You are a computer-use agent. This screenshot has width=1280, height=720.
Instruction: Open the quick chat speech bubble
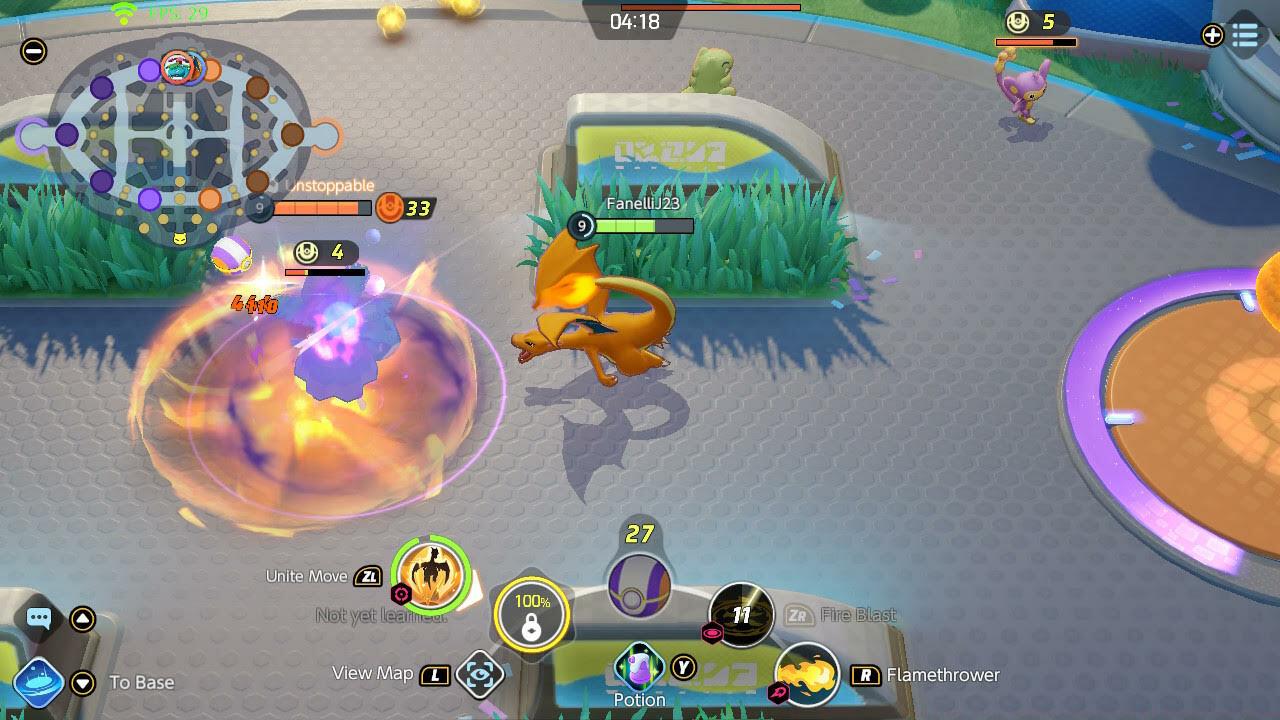pyautogui.click(x=39, y=618)
